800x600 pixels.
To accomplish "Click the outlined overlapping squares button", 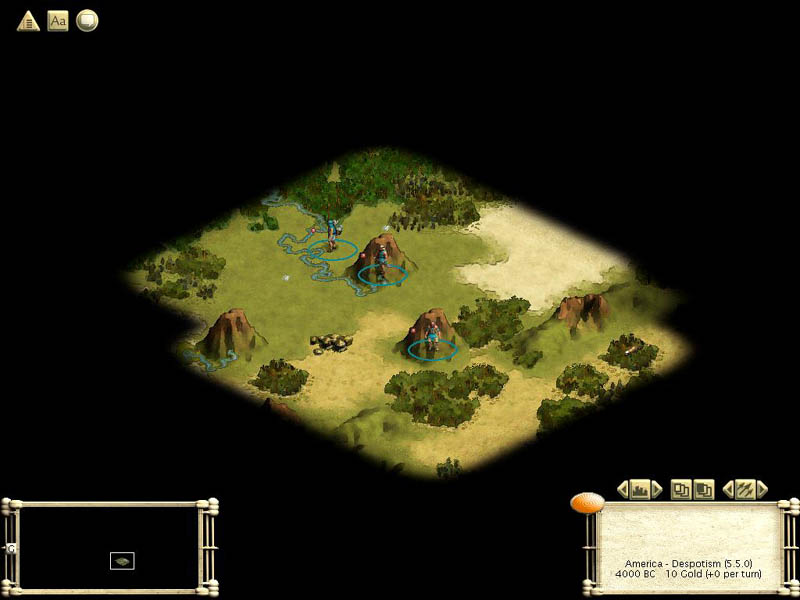I will pyautogui.click(x=681, y=489).
